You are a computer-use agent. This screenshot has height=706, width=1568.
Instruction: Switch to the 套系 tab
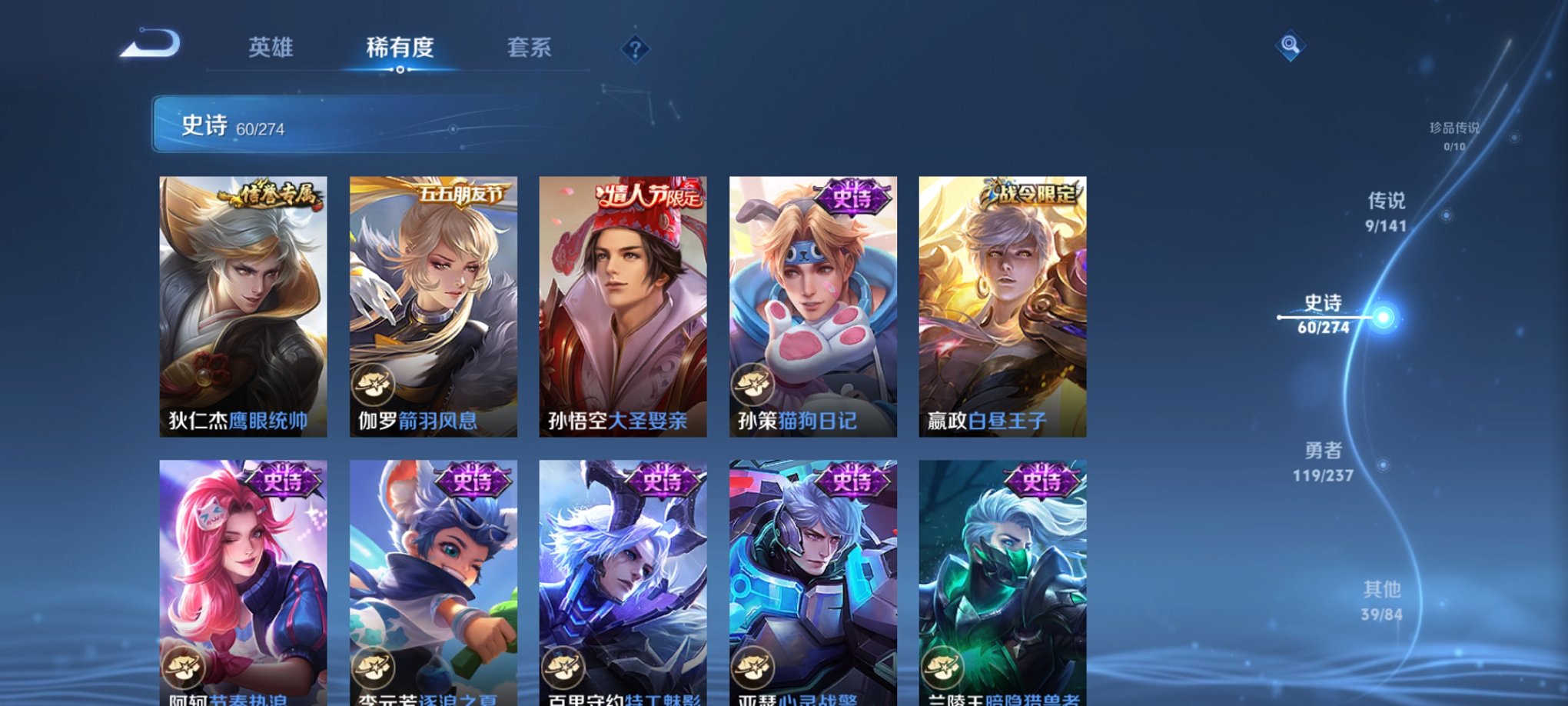click(x=530, y=48)
